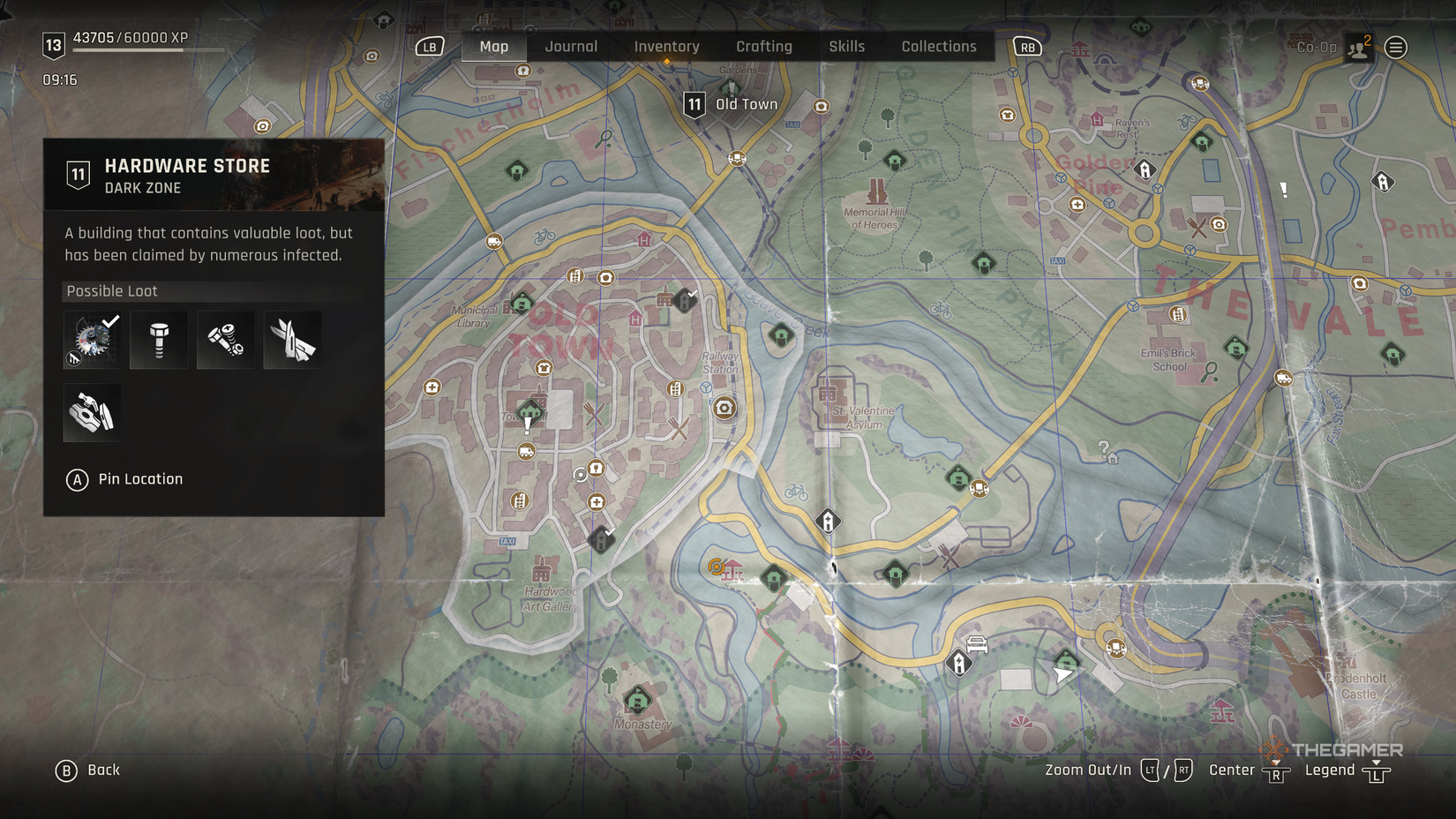Open the Collections tab
1456x819 pixels.
(x=938, y=46)
